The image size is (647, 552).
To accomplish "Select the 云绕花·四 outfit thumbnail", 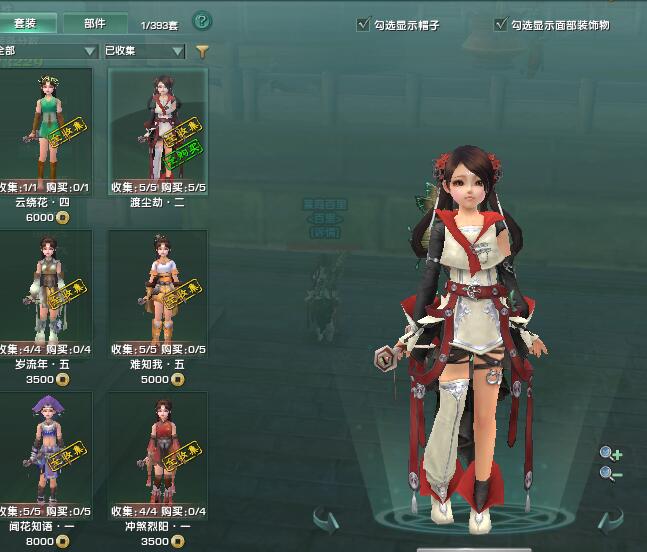I will tap(45, 124).
